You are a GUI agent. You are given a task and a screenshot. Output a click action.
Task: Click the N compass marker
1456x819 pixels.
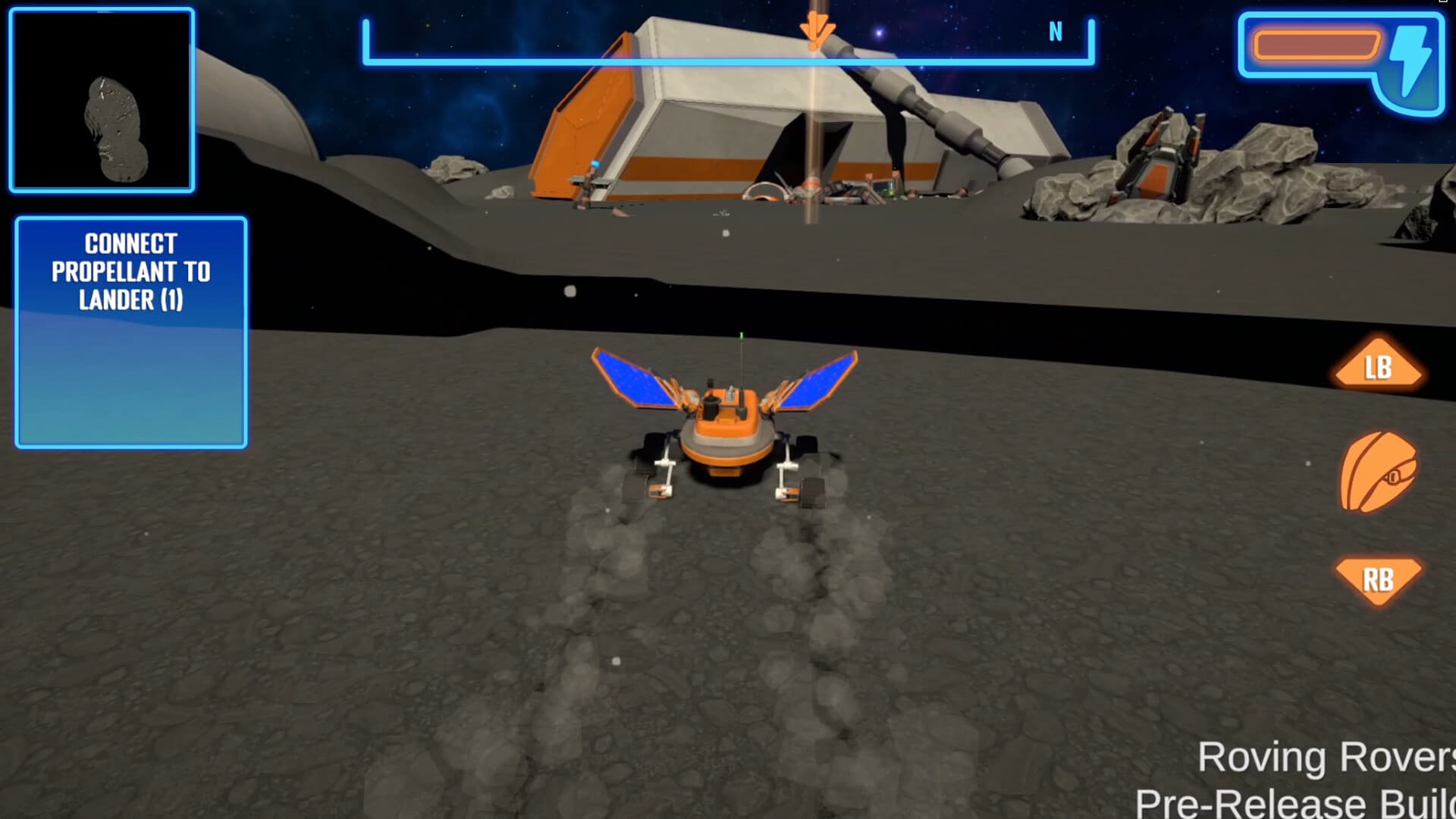(1056, 31)
